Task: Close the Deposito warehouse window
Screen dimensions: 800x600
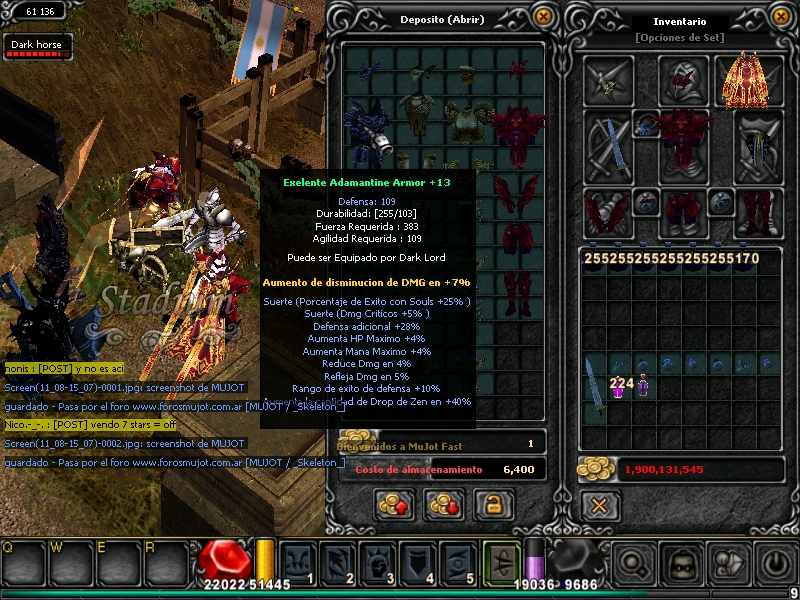Action: pos(543,17)
